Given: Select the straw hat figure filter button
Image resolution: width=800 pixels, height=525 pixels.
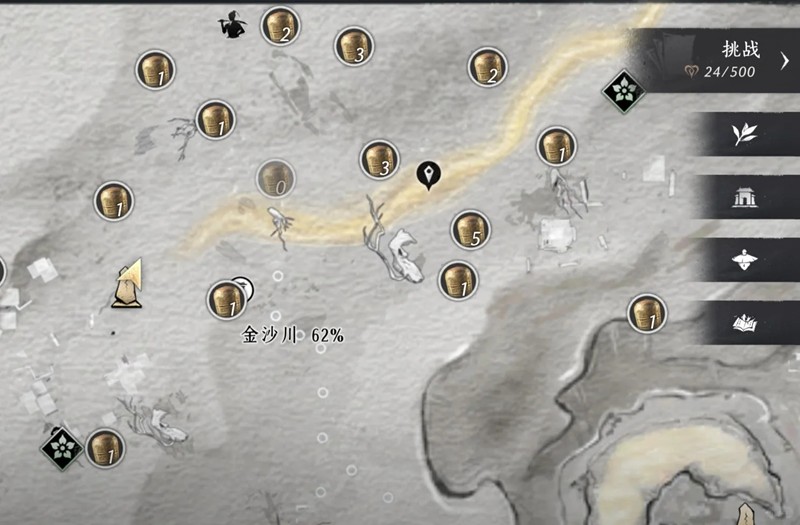Looking at the screenshot, I should click(x=743, y=260).
